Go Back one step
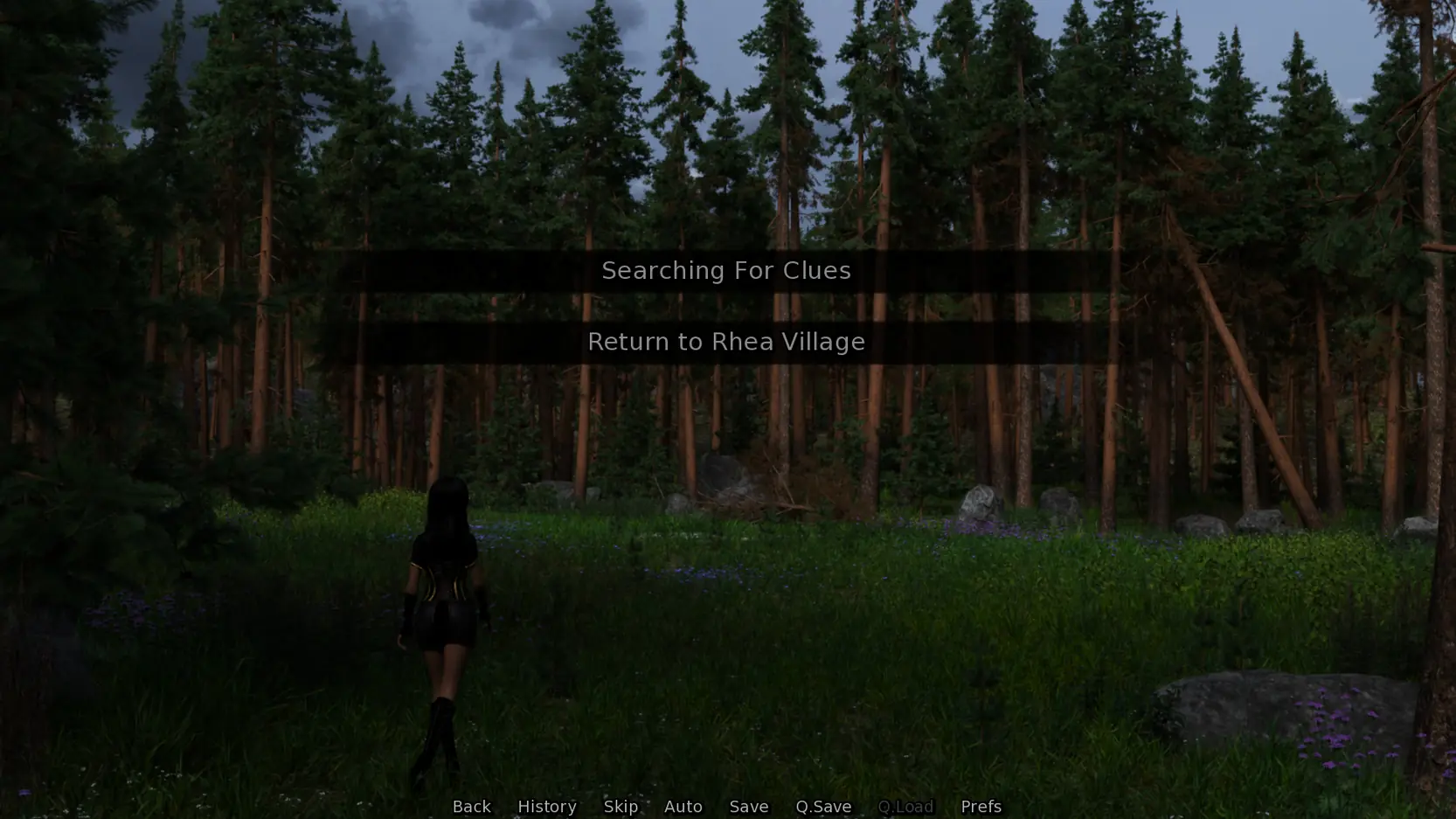This screenshot has height=819, width=1456. (x=471, y=806)
